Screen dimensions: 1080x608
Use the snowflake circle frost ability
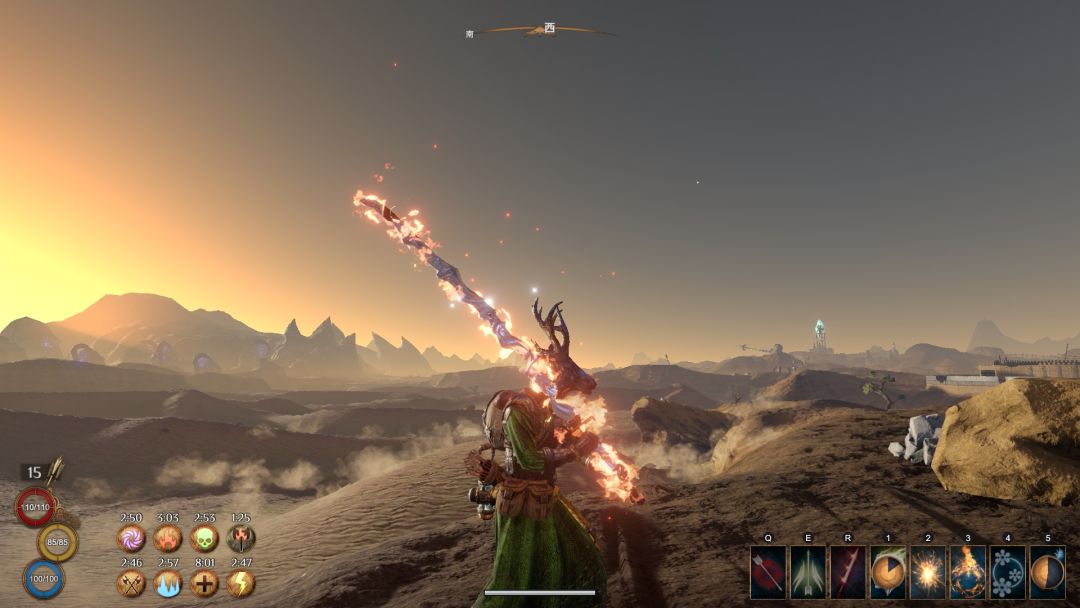pyautogui.click(x=1008, y=572)
